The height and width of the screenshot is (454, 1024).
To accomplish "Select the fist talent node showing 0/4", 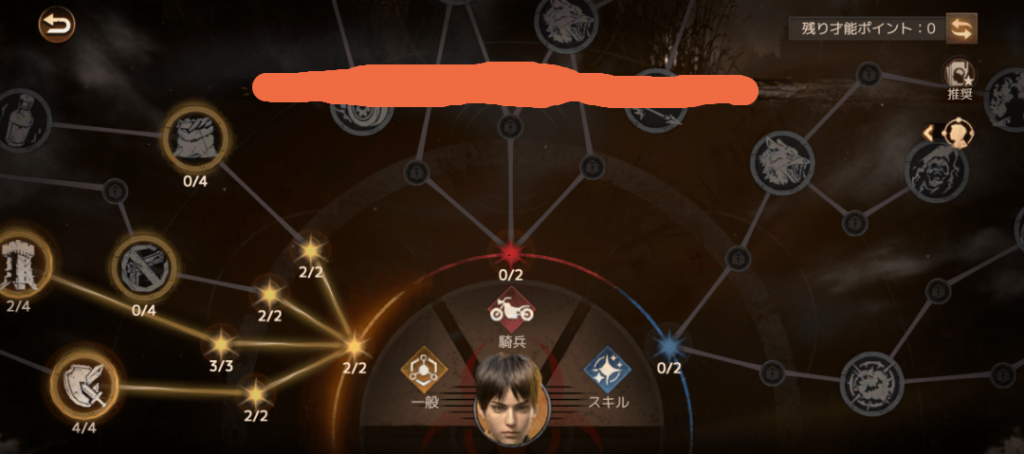I will (195, 136).
